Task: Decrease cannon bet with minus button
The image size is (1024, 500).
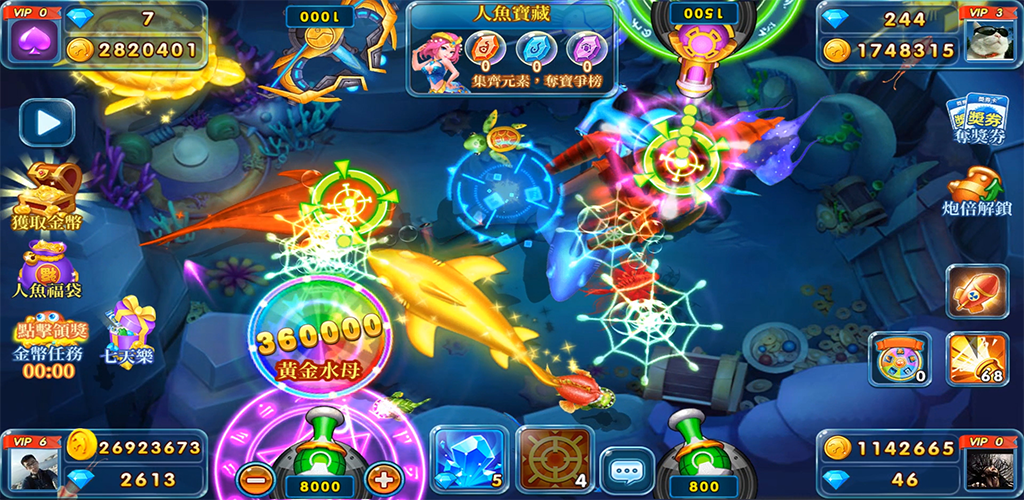Action: pos(257,479)
